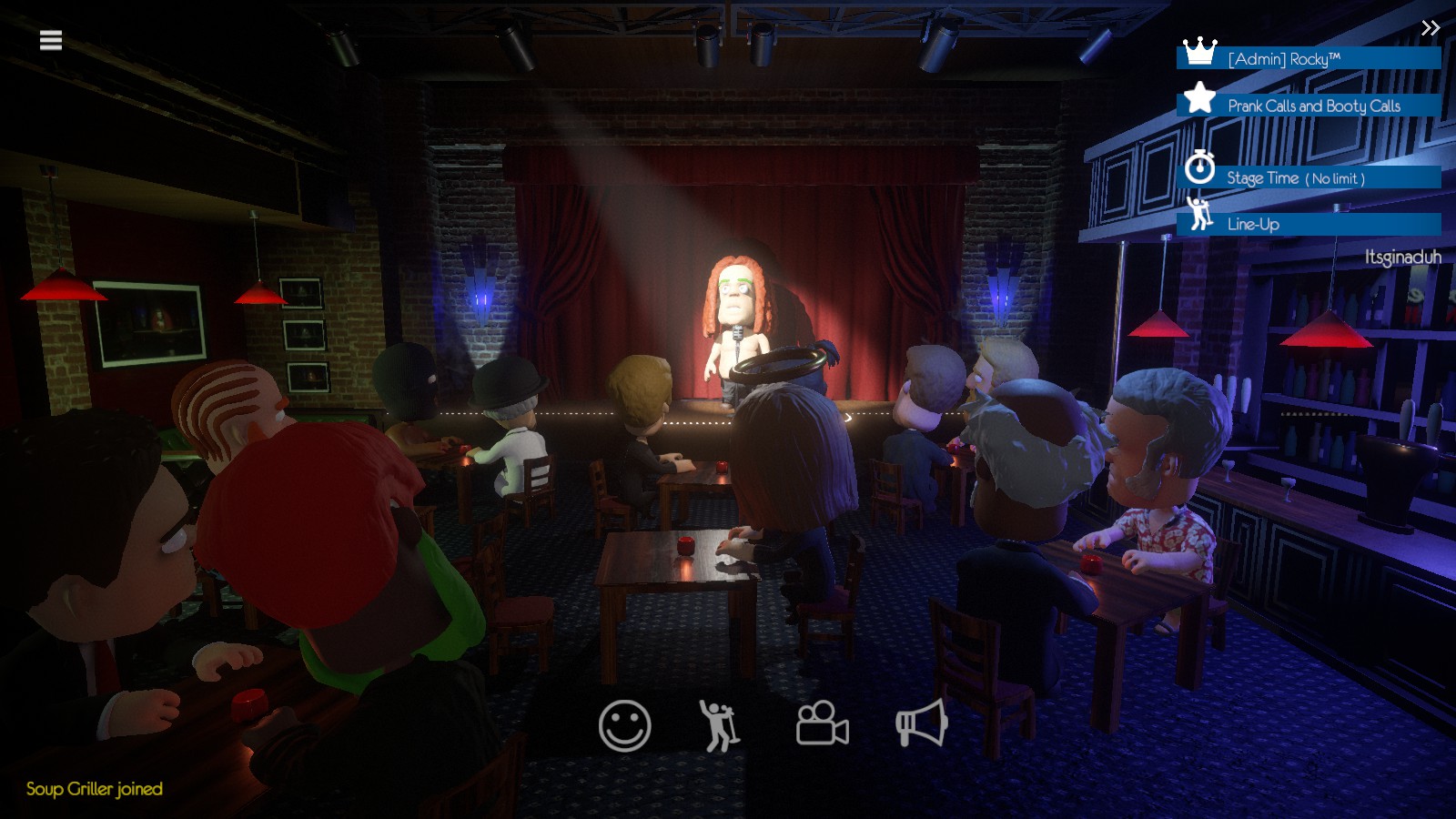This screenshot has width=1456, height=819.
Task: Open the hamburger menu
Action: point(51,38)
